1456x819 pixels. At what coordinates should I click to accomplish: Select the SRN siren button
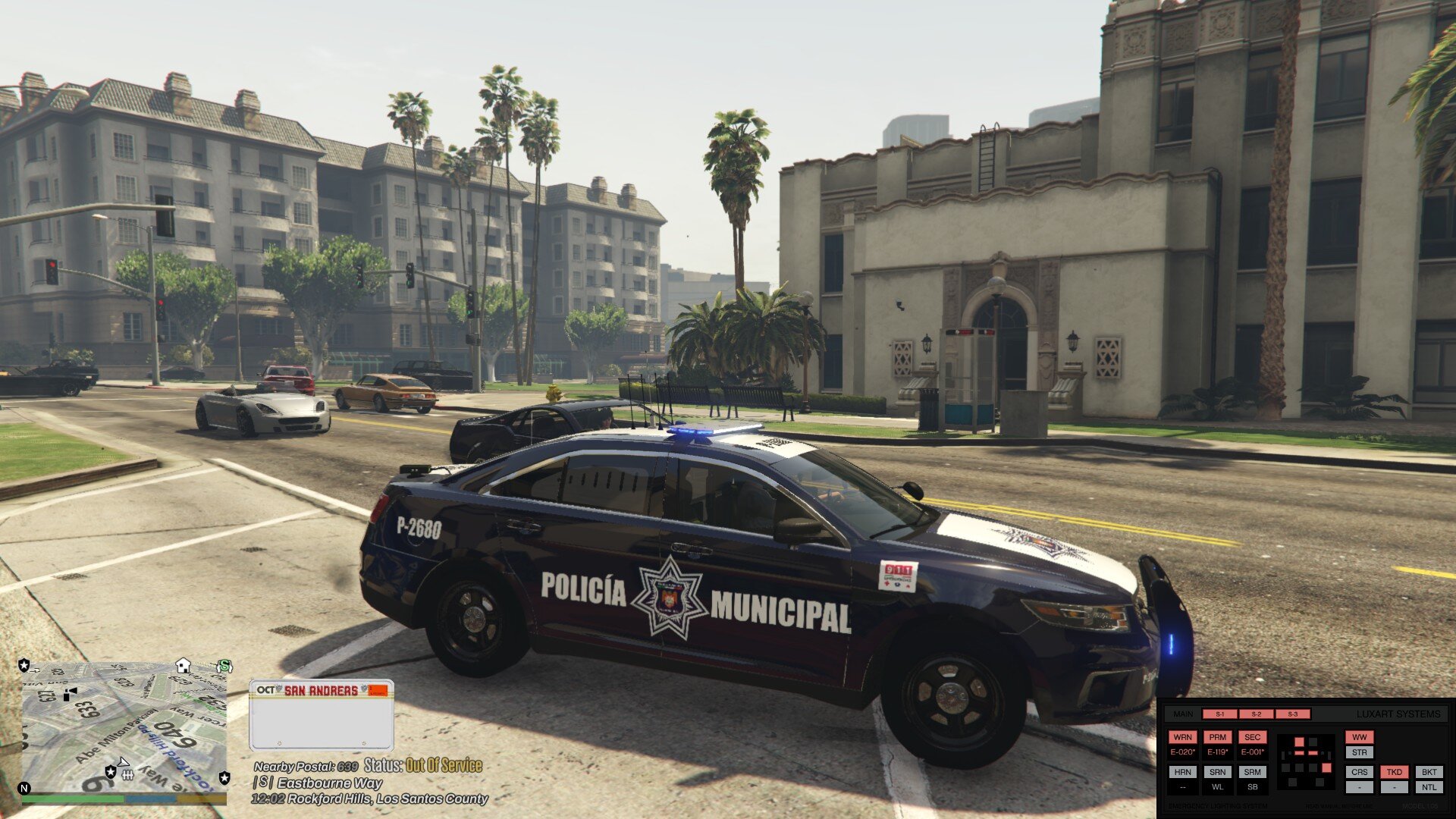coord(1217,772)
